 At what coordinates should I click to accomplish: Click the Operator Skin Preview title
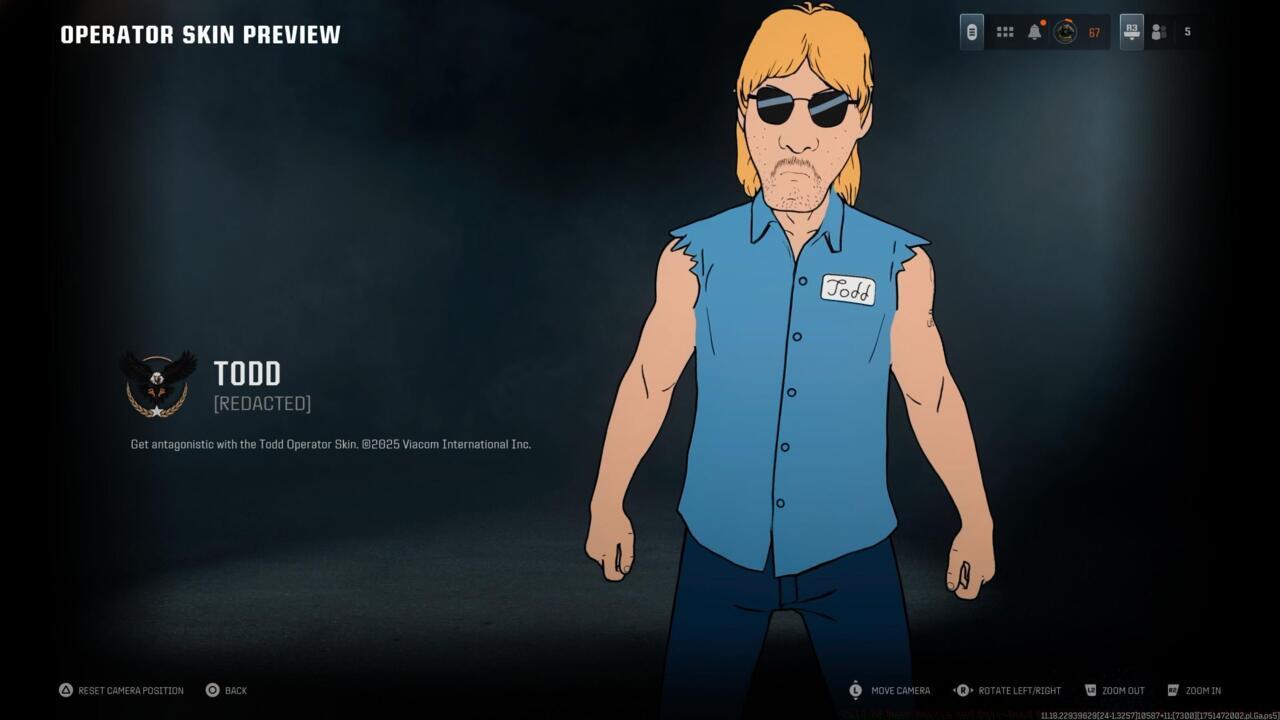tap(199, 33)
